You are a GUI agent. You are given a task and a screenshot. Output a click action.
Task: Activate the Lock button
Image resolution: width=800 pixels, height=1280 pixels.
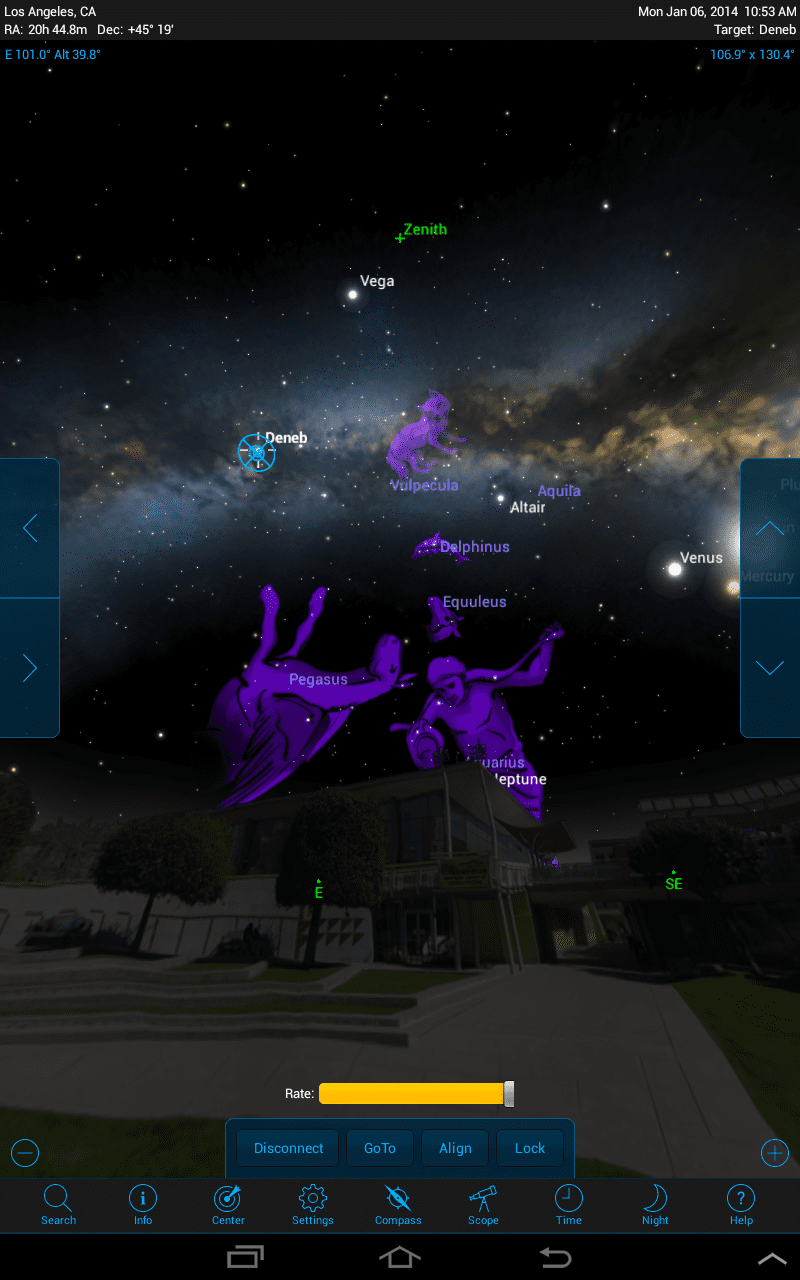(530, 1148)
